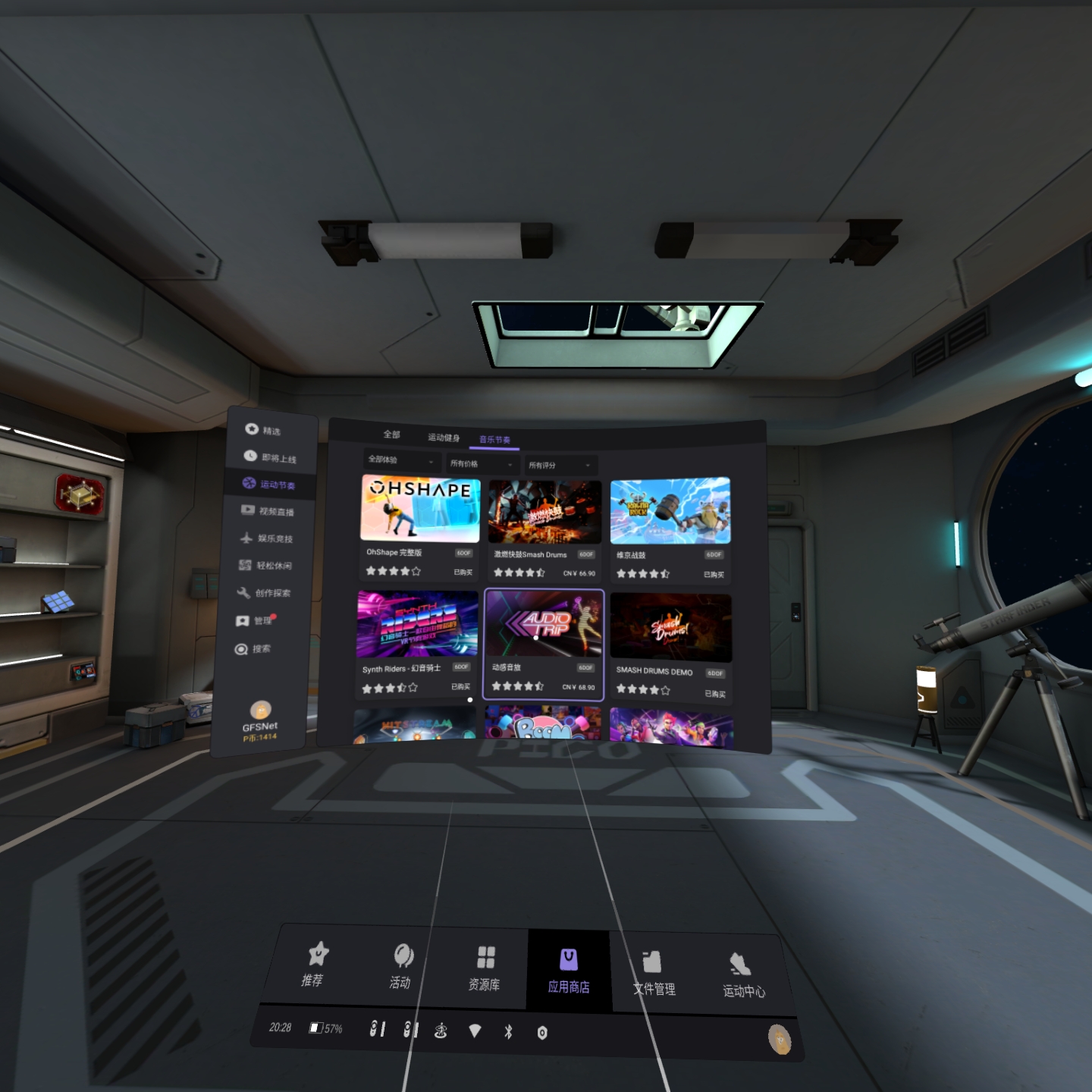Switch to the 全部 tab
This screenshot has width=1092, height=1092.
tap(391, 435)
